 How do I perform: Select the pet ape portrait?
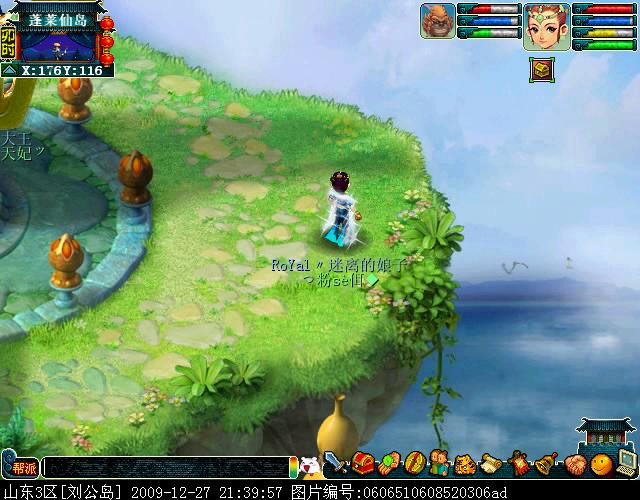tap(437, 21)
